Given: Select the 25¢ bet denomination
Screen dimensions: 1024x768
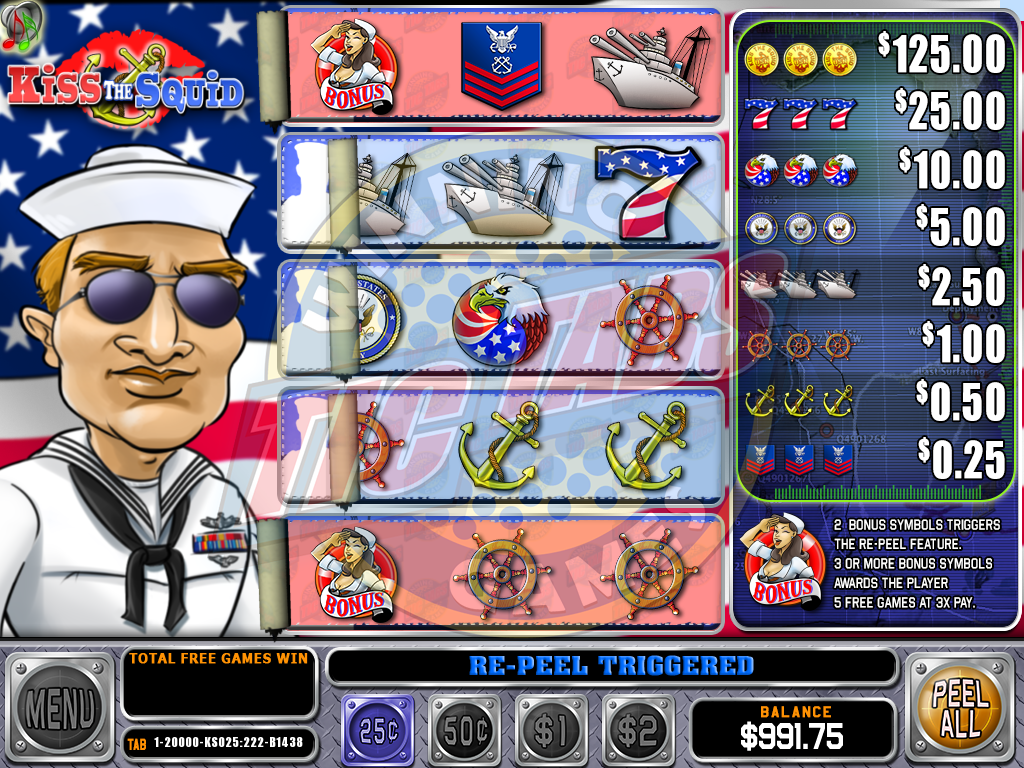Looking at the screenshot, I should [378, 730].
